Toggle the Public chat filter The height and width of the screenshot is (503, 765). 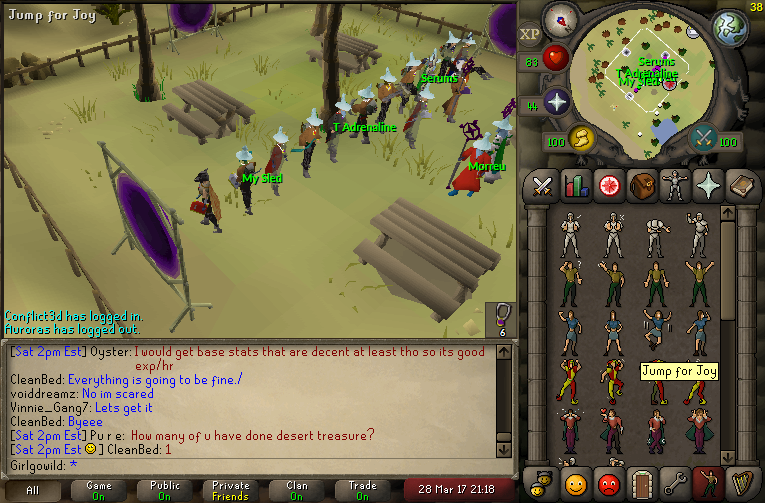[164, 490]
